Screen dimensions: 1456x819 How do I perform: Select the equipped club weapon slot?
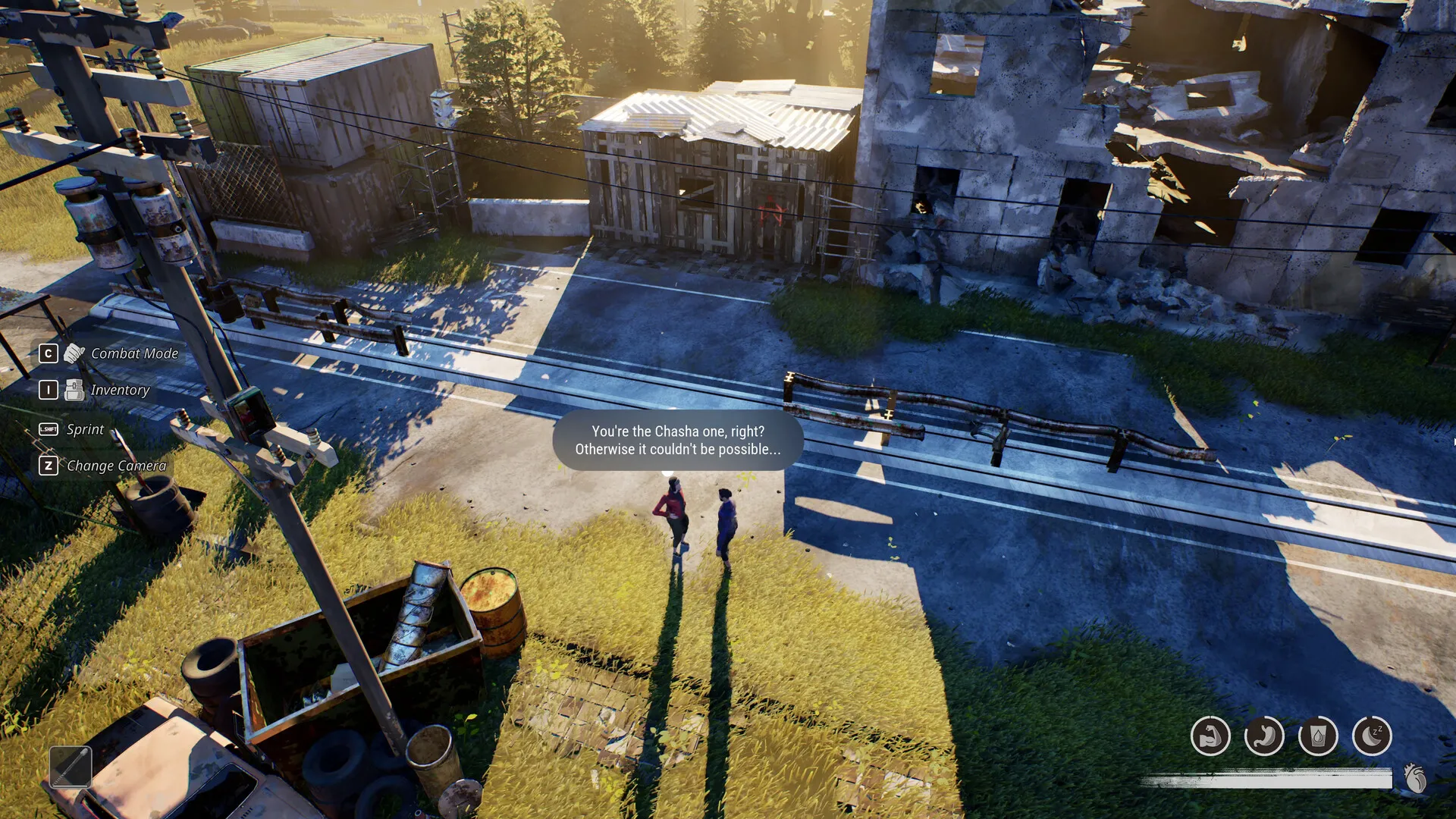click(x=71, y=767)
